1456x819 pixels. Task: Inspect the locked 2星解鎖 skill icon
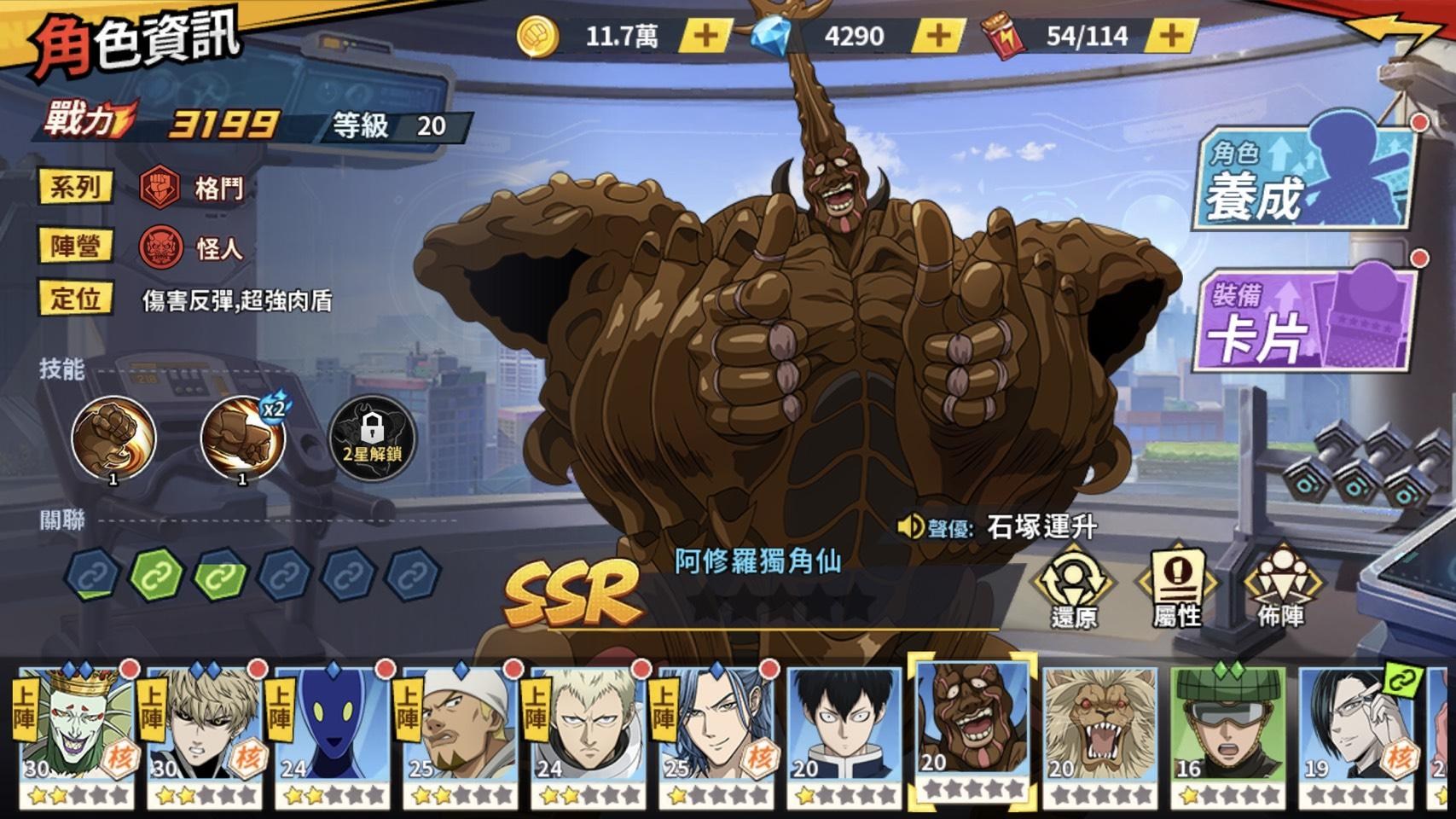(370, 437)
